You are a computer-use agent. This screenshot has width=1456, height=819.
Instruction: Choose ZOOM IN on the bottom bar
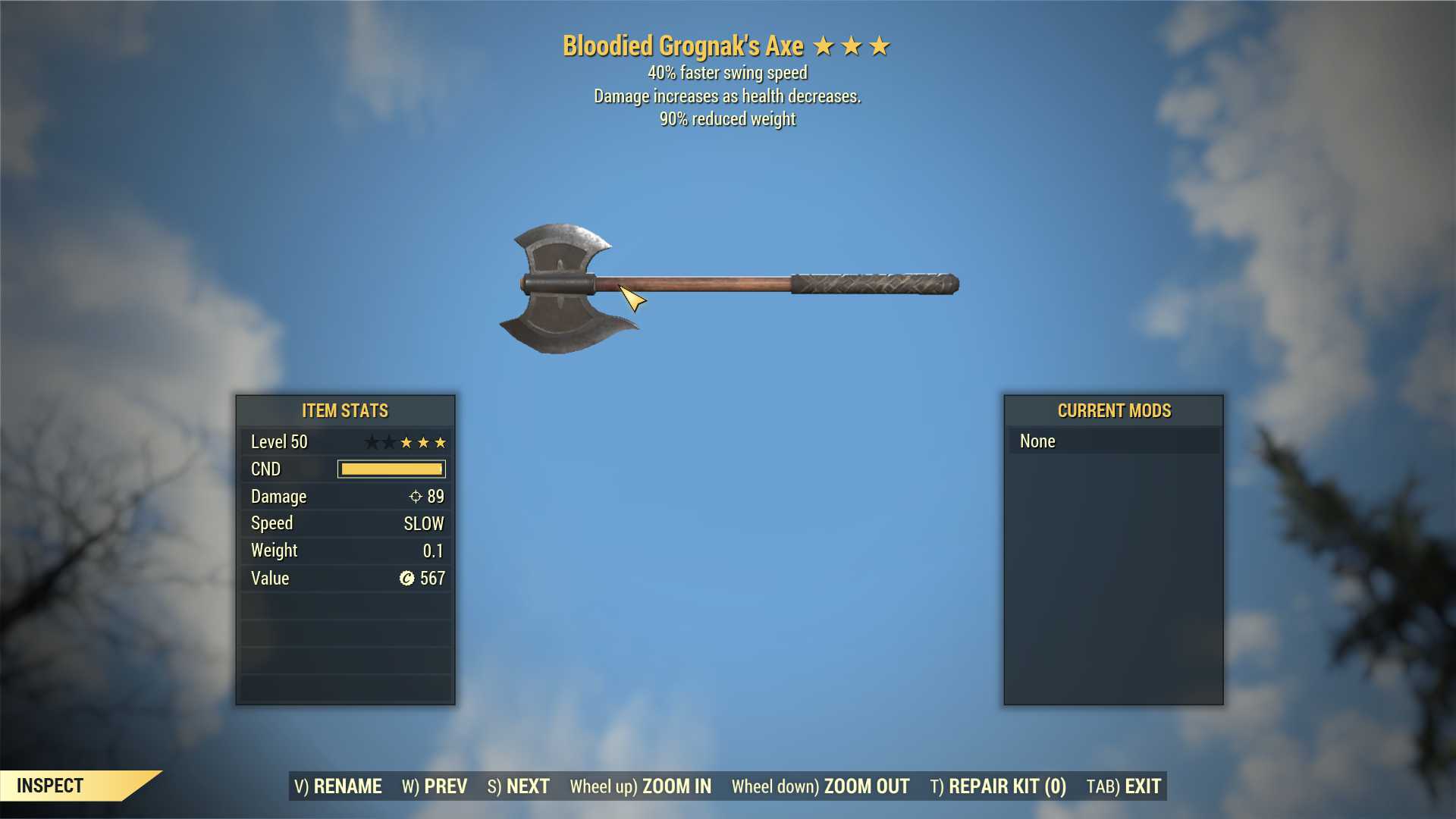click(x=641, y=786)
